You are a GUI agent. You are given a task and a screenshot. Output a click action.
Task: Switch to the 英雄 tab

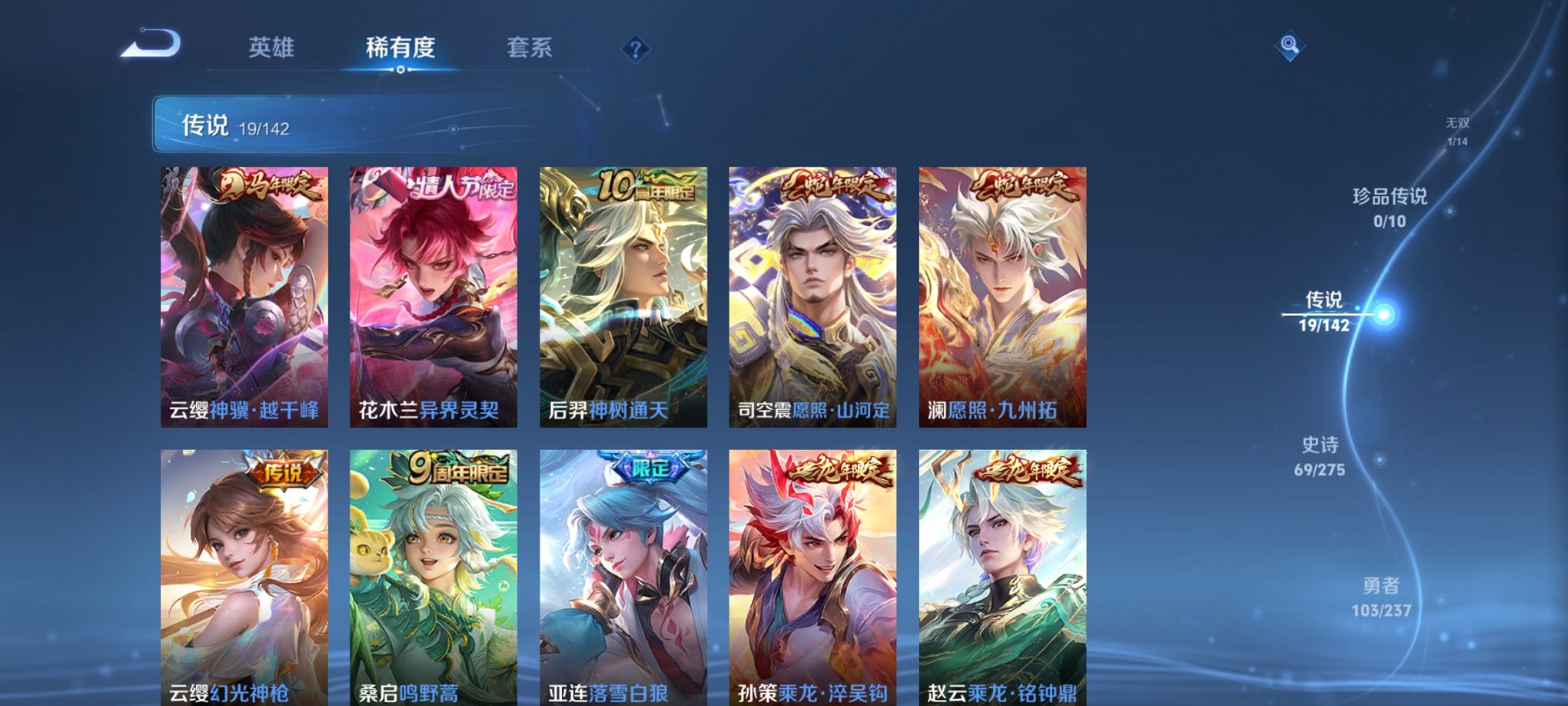click(273, 46)
